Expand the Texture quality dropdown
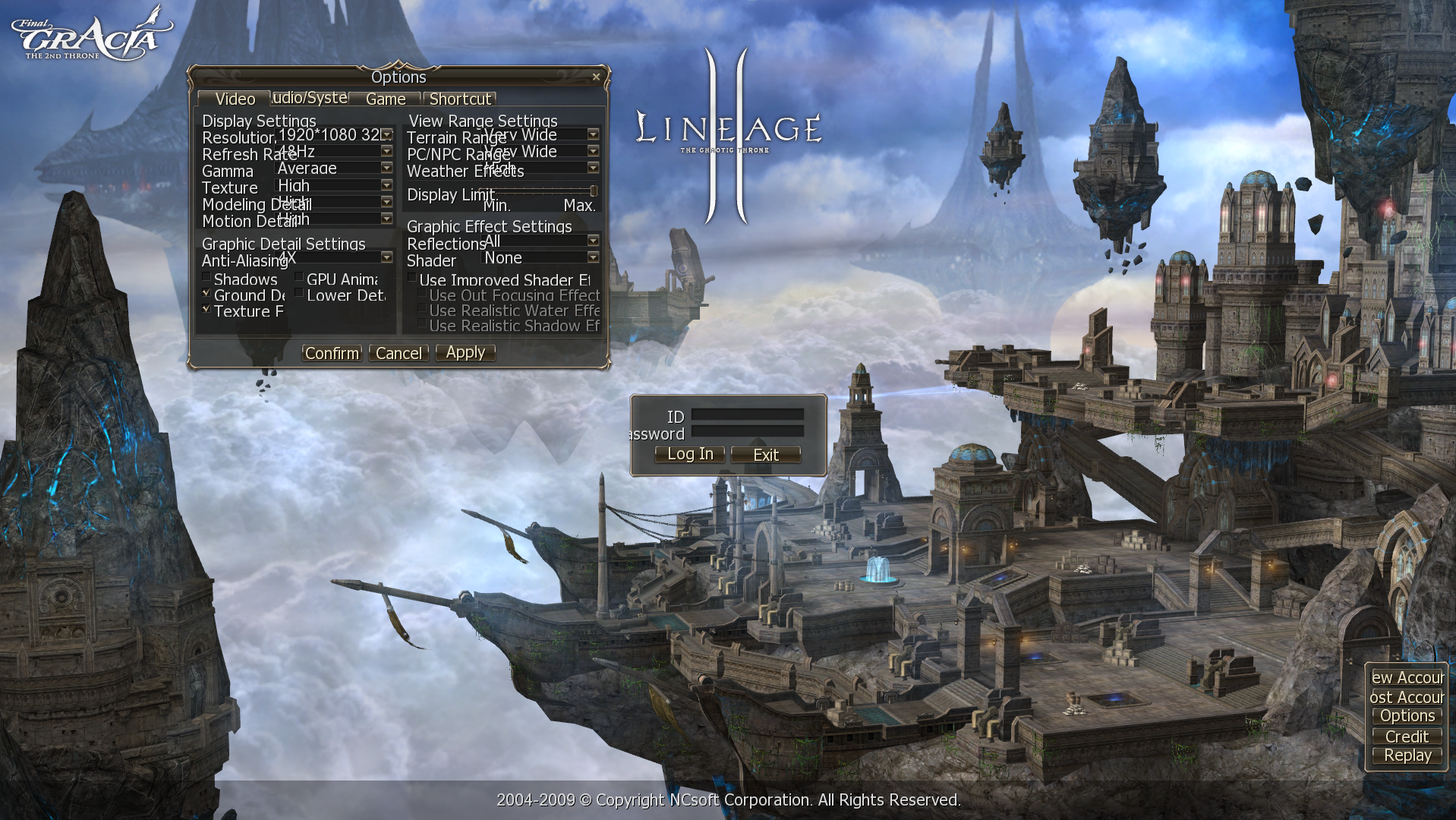The image size is (1456, 820). pos(386,185)
